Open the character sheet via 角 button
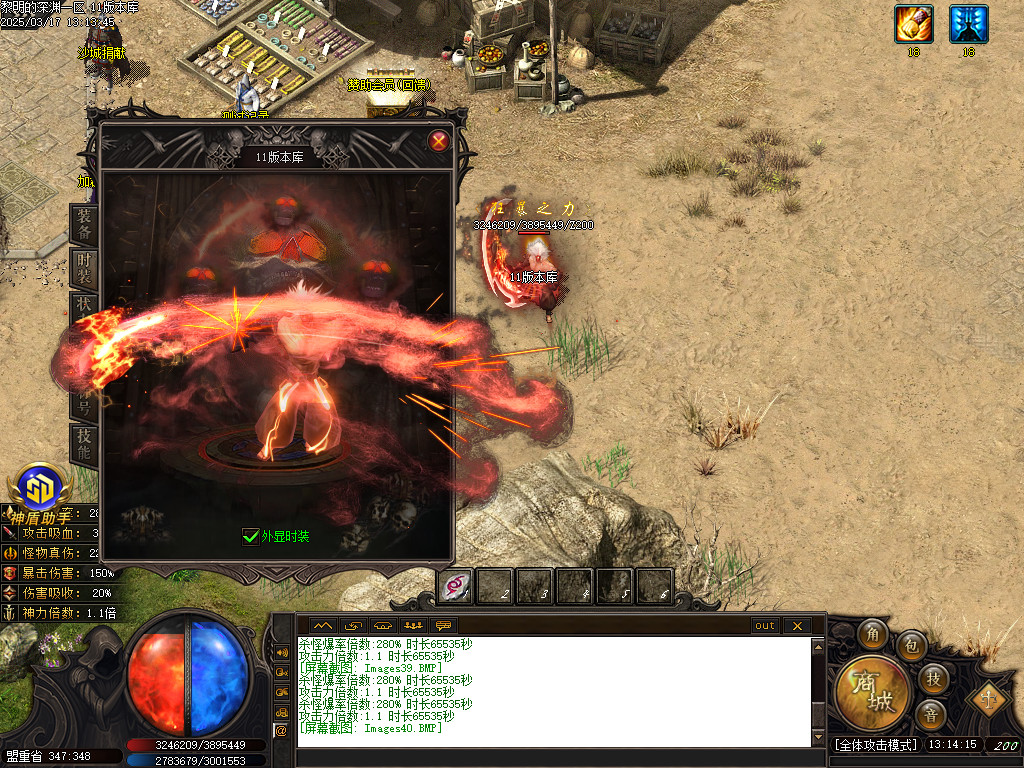 click(x=873, y=636)
